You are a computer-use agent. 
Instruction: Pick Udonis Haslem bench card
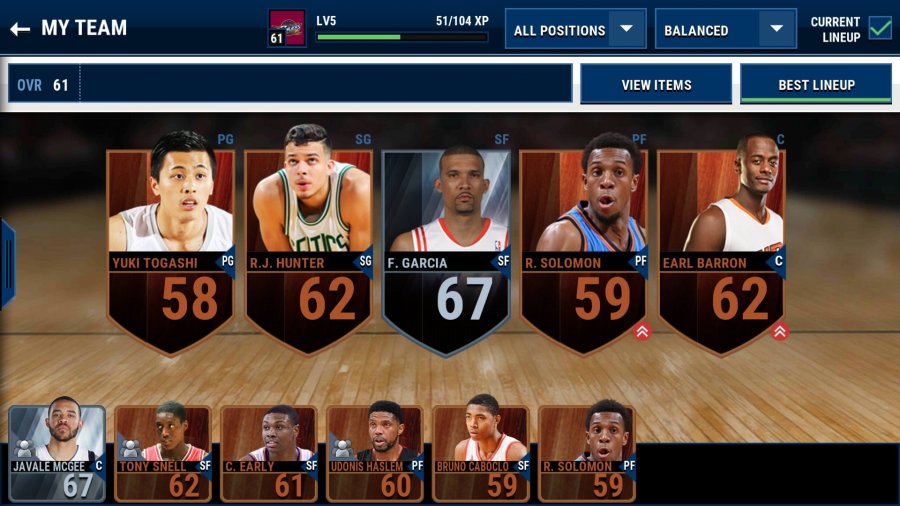click(375, 452)
